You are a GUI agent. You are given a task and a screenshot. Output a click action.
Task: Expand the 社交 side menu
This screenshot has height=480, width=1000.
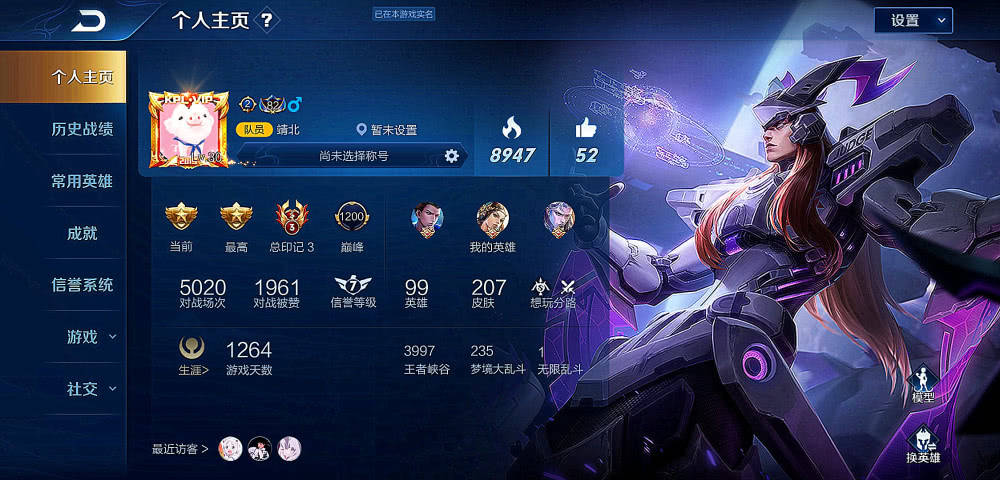[x=90, y=389]
